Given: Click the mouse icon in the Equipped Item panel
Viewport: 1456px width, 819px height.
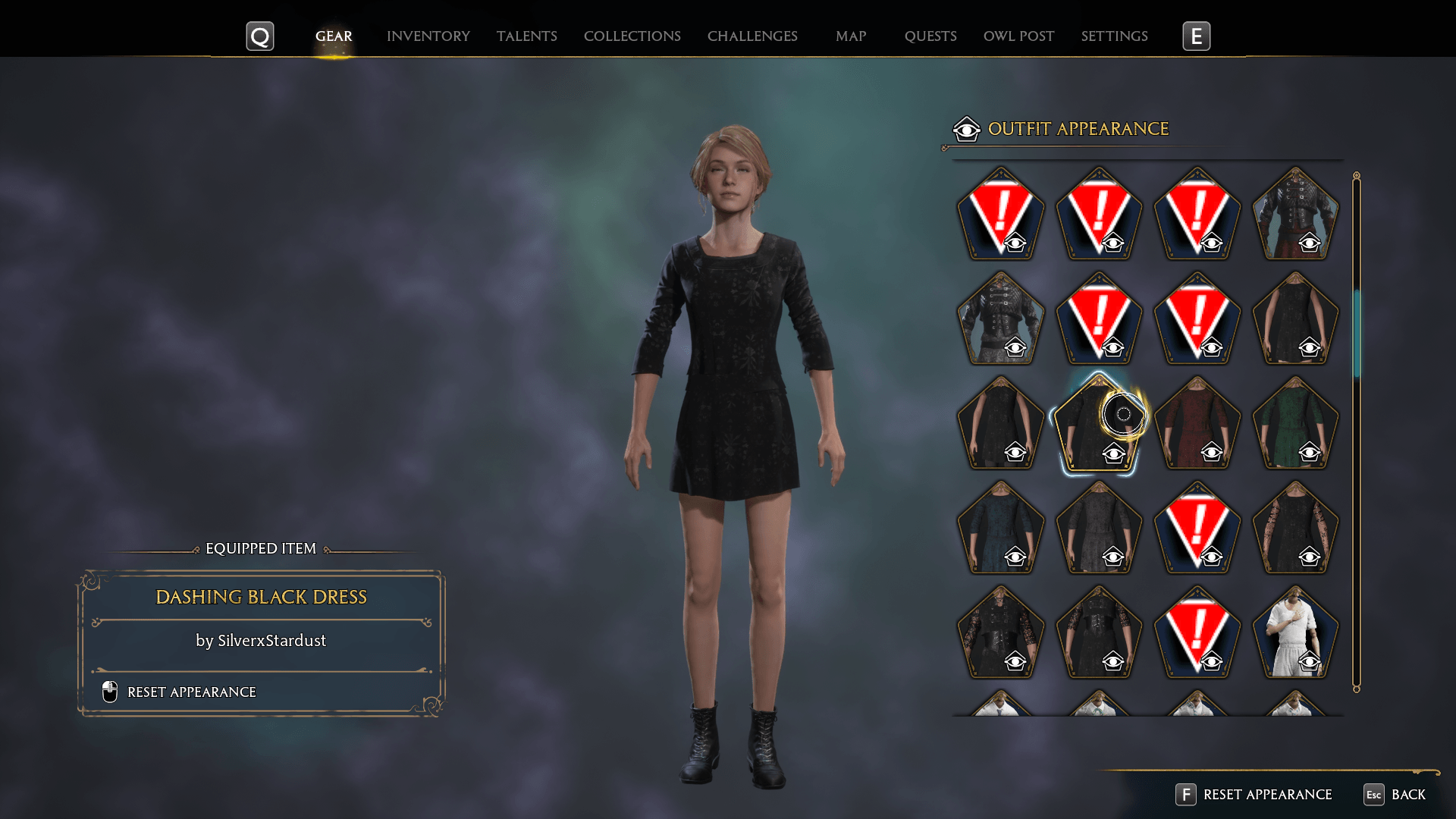Looking at the screenshot, I should 108,692.
